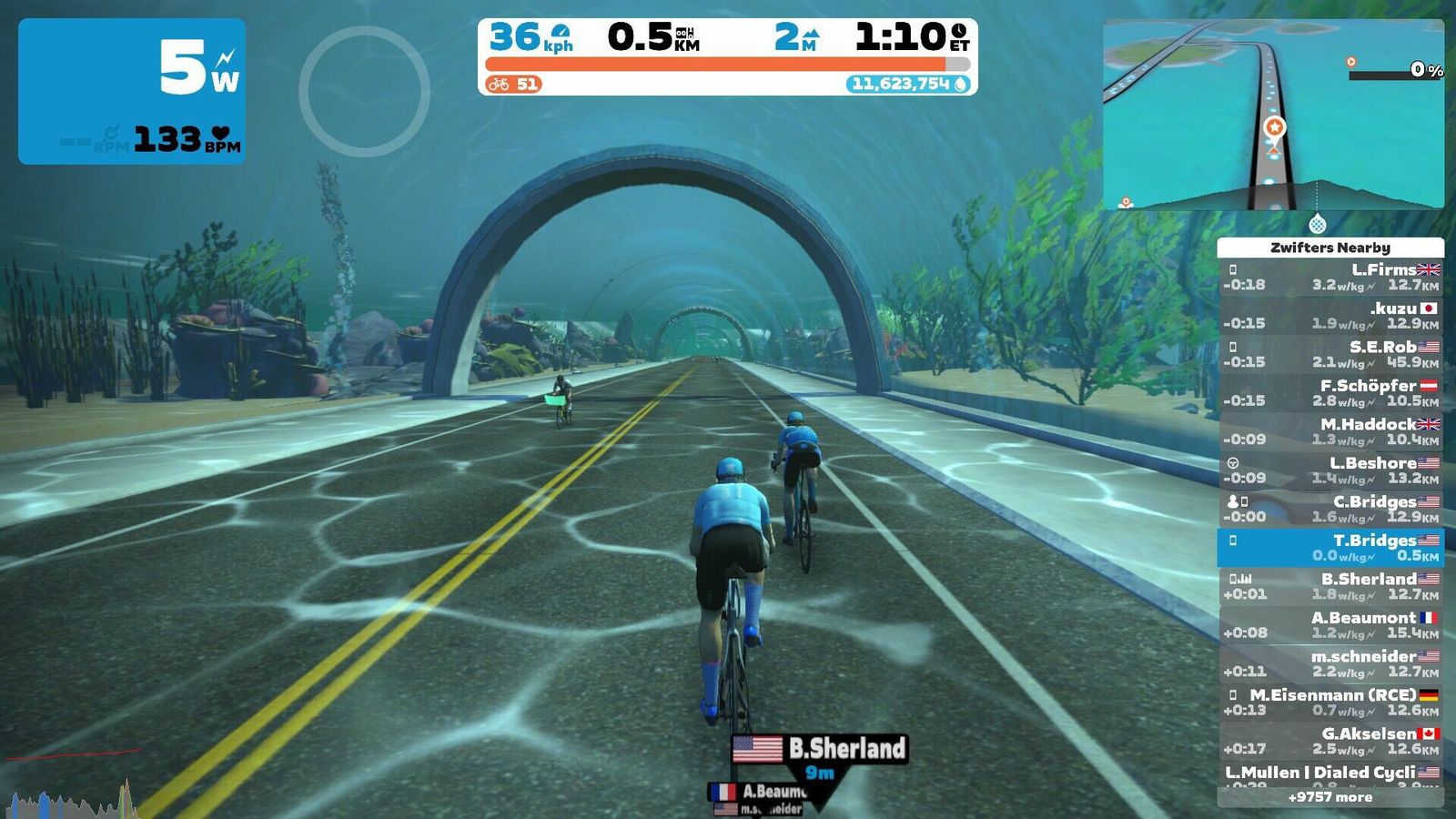Choose the C.Bridges rider row
The height and width of the screenshot is (819, 1456).
click(x=1330, y=509)
